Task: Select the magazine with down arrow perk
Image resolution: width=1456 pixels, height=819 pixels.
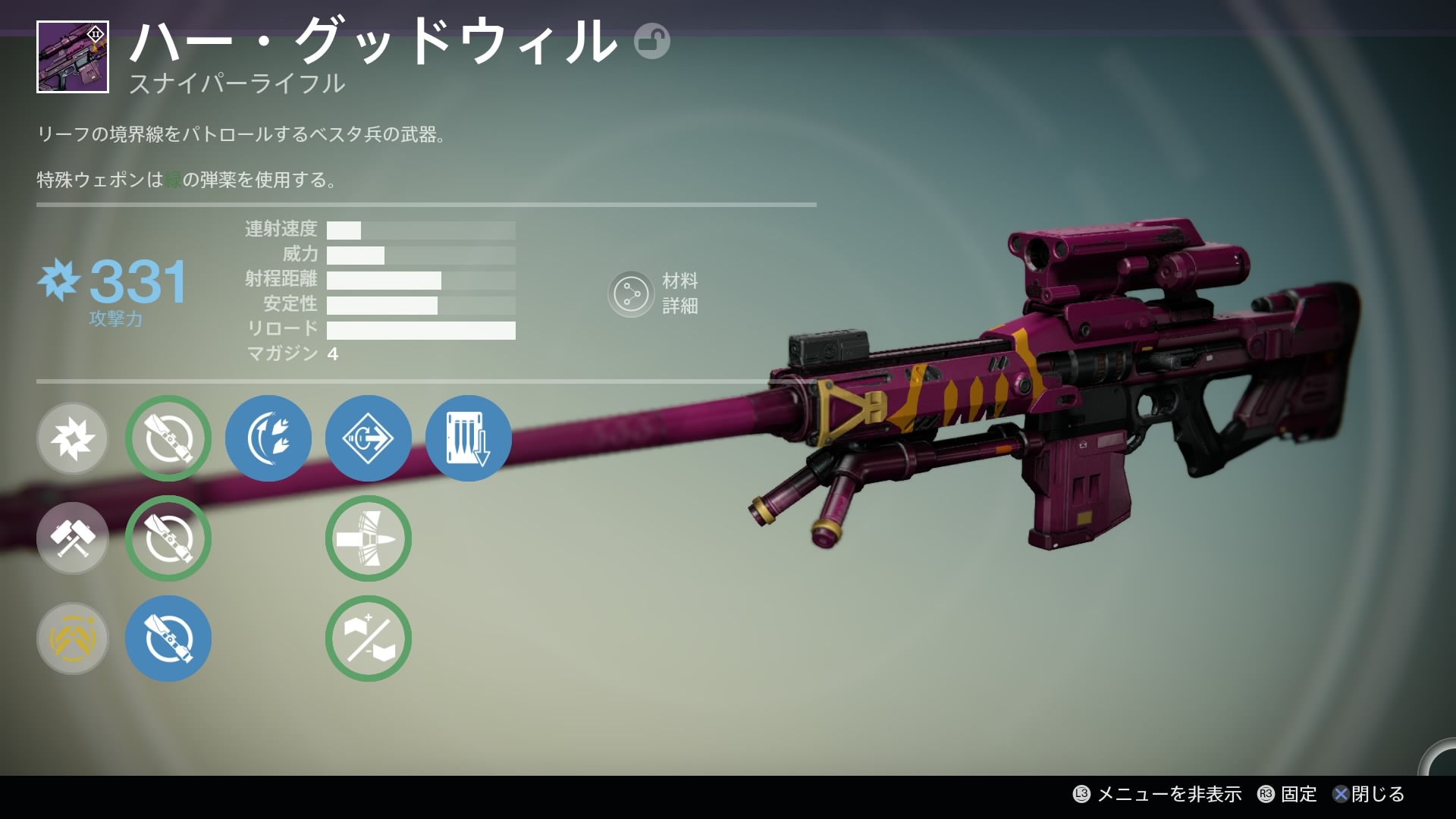Action: tap(469, 438)
